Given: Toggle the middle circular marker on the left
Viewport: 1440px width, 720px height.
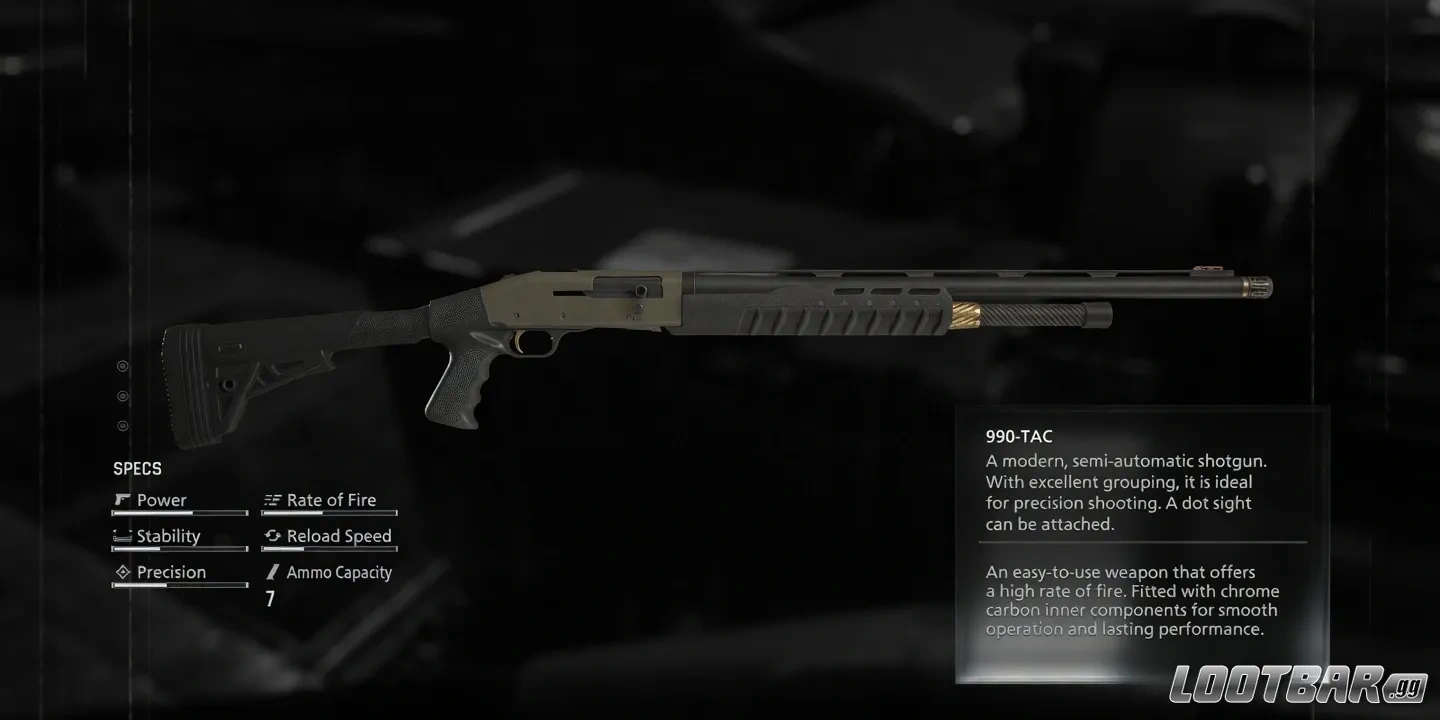Looking at the screenshot, I should (x=123, y=395).
